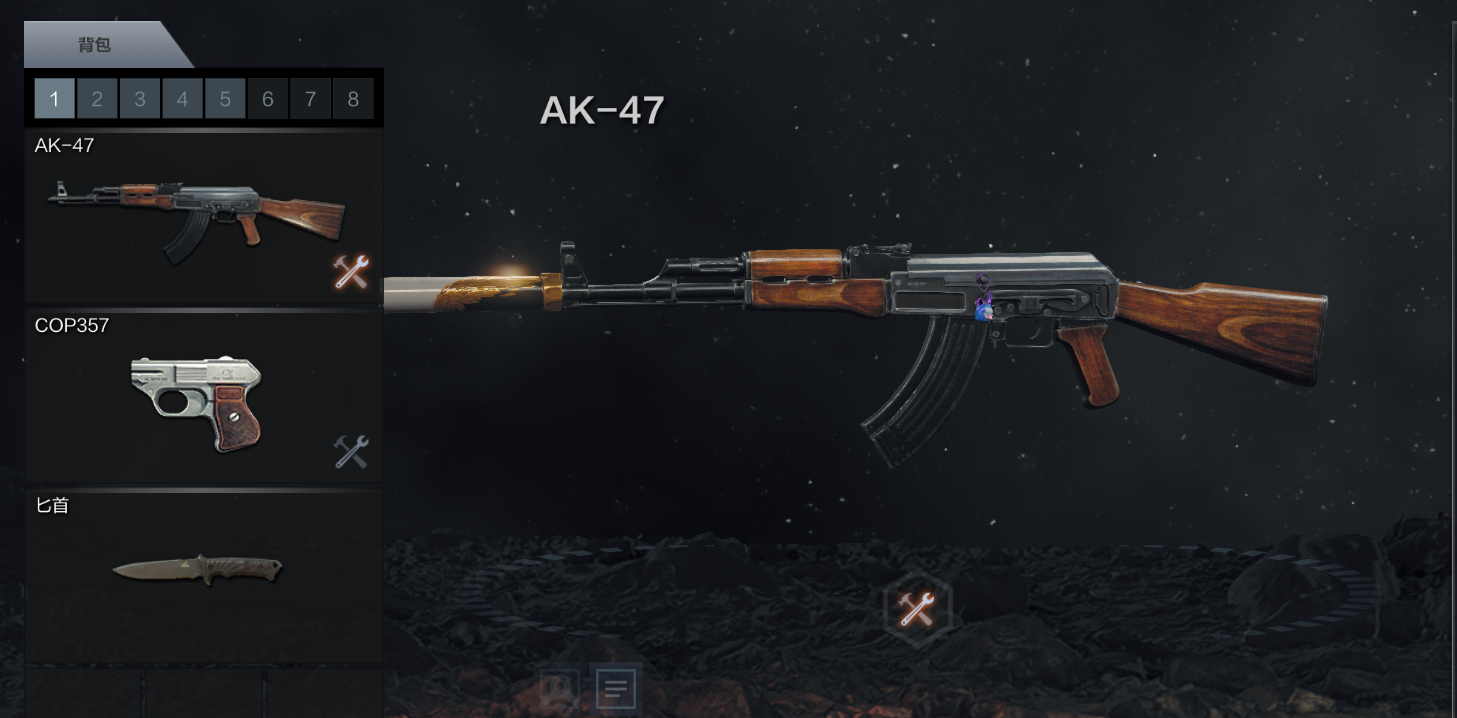Click the hexagonal hammer-and-wrench button below the rifle
The height and width of the screenshot is (718, 1457).
[x=917, y=608]
